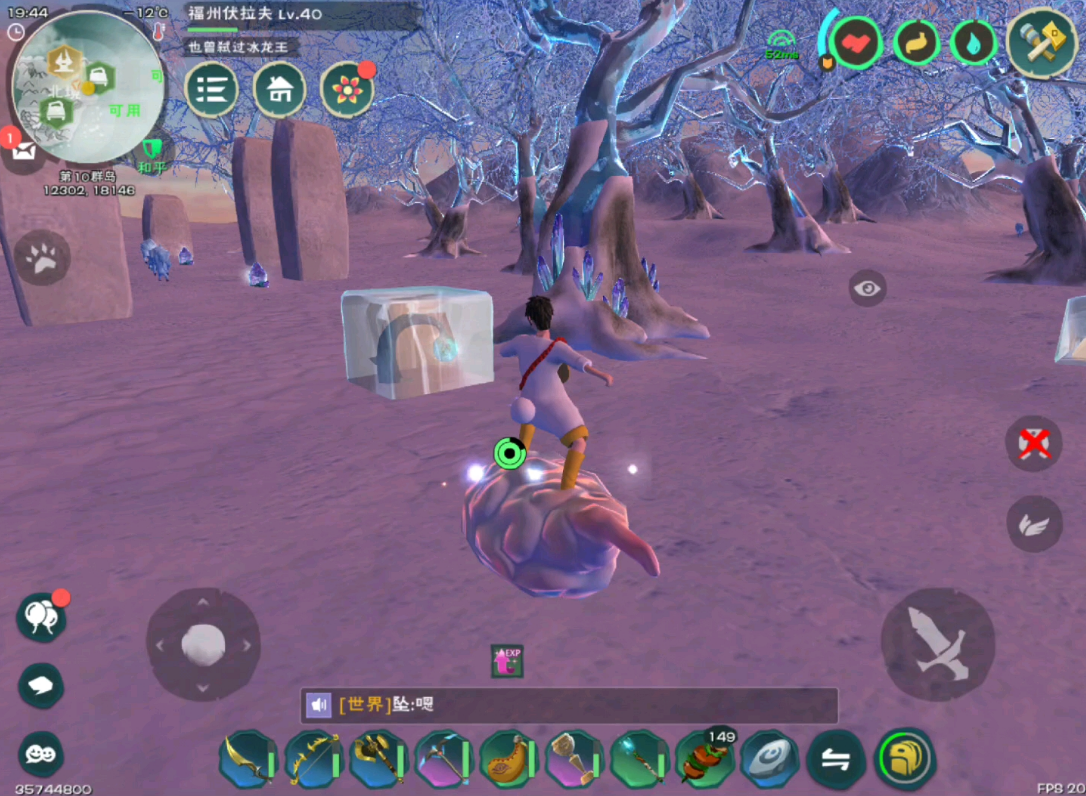
Task: Open the flower event icon
Action: 347,89
